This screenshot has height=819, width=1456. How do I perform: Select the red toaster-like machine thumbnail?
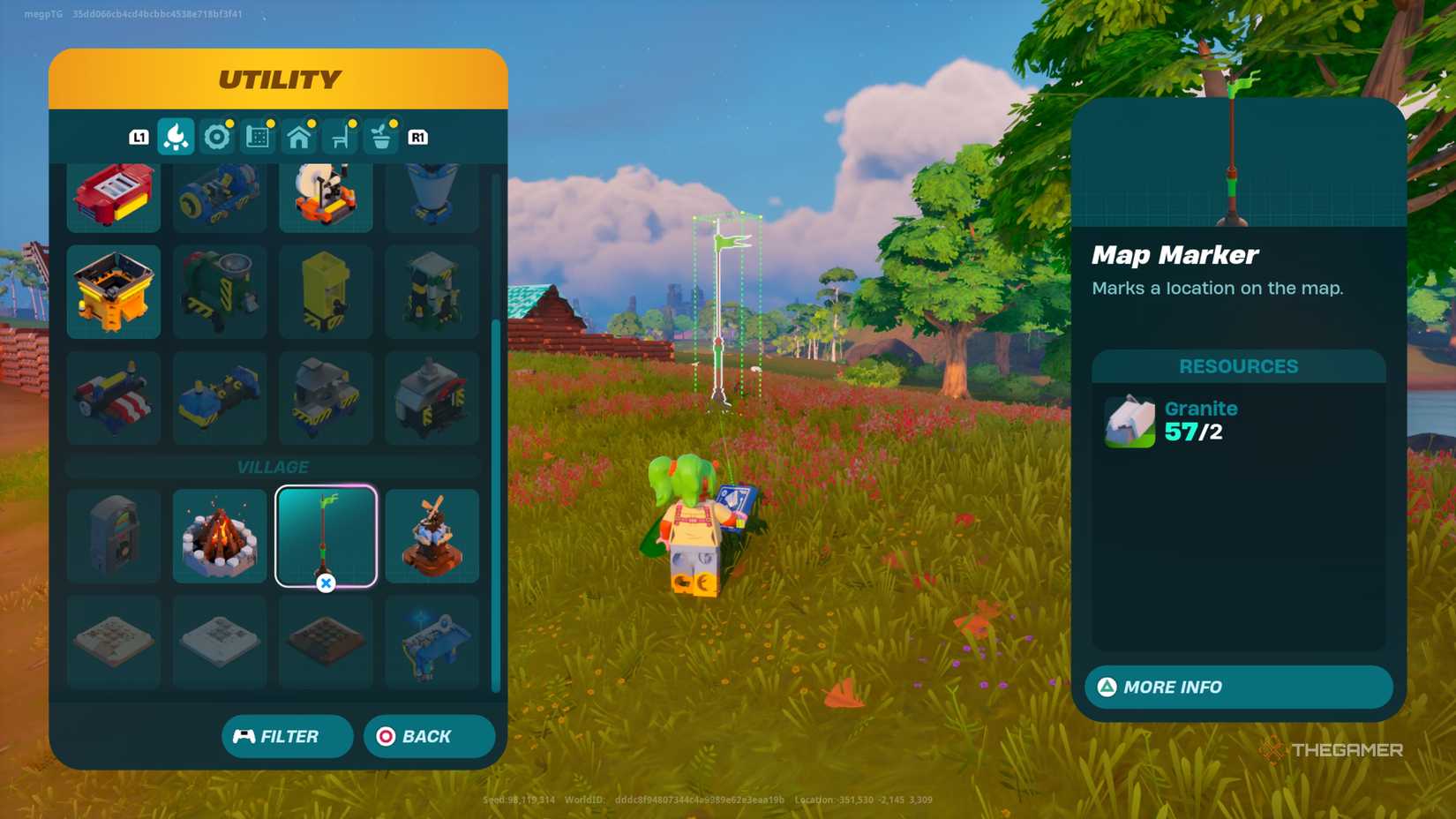point(113,194)
